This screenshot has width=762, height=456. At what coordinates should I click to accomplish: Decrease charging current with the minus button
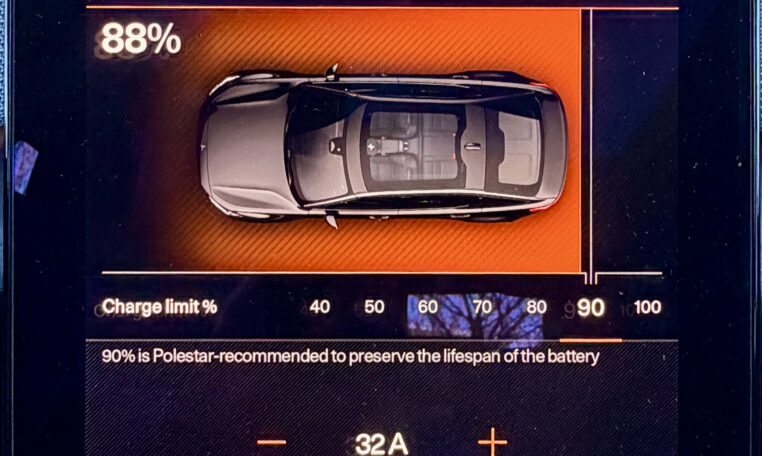271,441
